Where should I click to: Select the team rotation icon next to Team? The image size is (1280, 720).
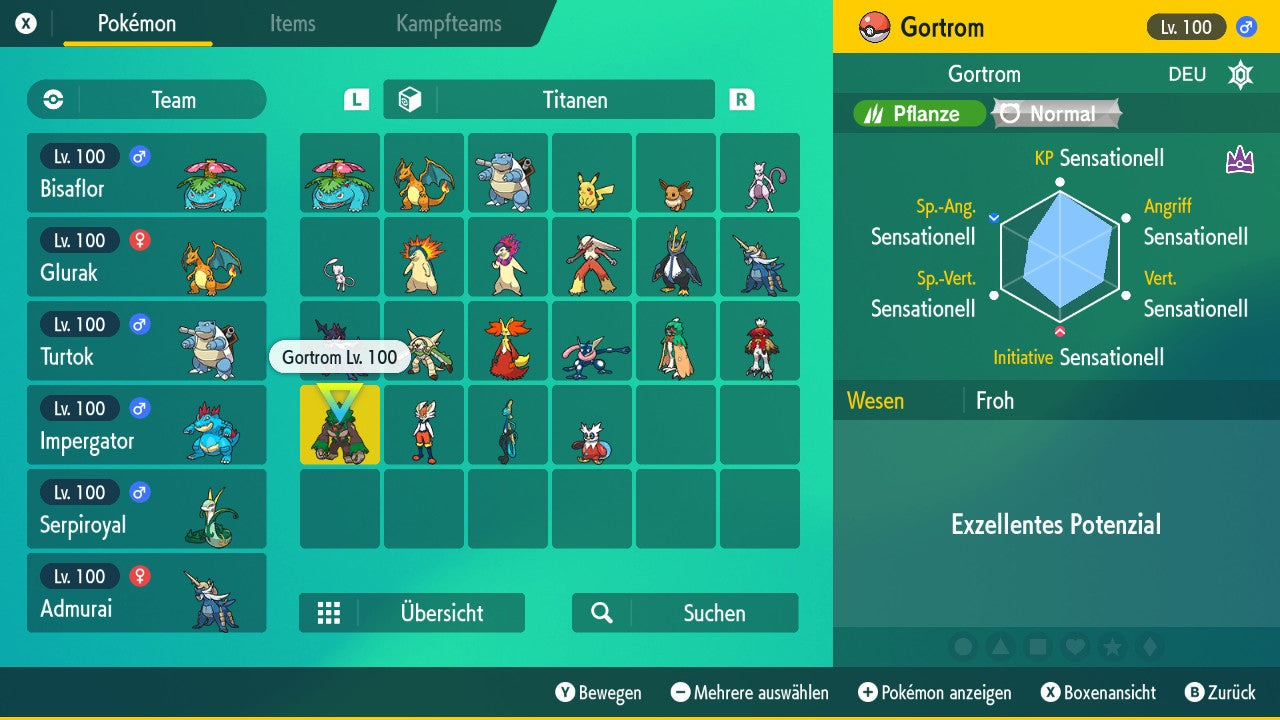tap(52, 99)
